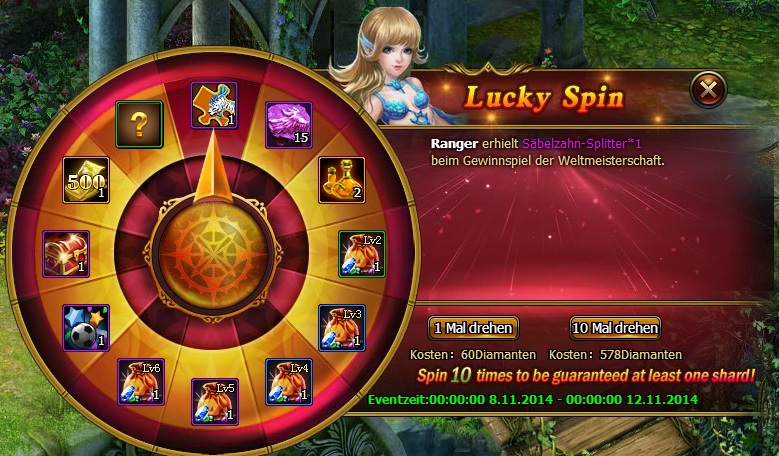Screen dimensions: 779x456
Task: Select the red treasure chest prize
Action: [66, 254]
